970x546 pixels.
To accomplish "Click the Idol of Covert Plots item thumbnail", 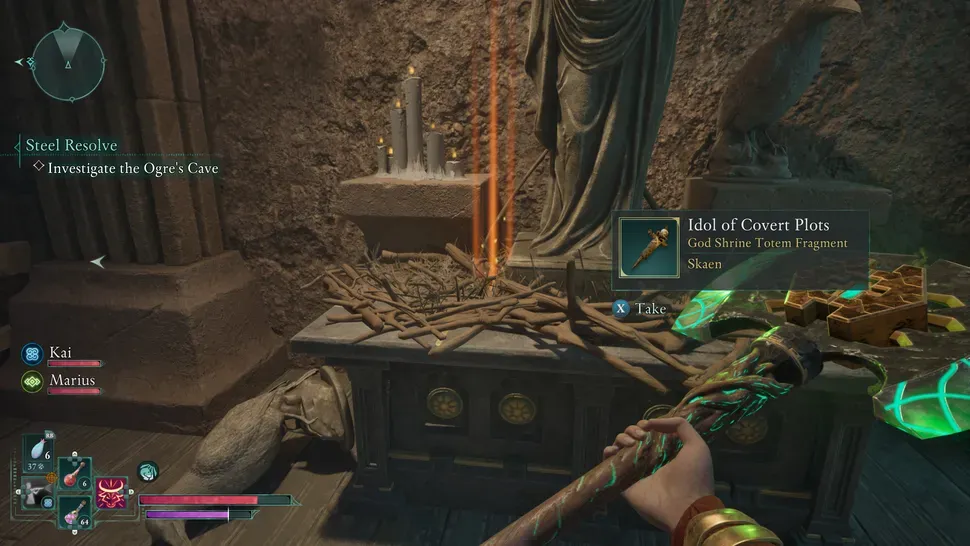I will pyautogui.click(x=647, y=244).
